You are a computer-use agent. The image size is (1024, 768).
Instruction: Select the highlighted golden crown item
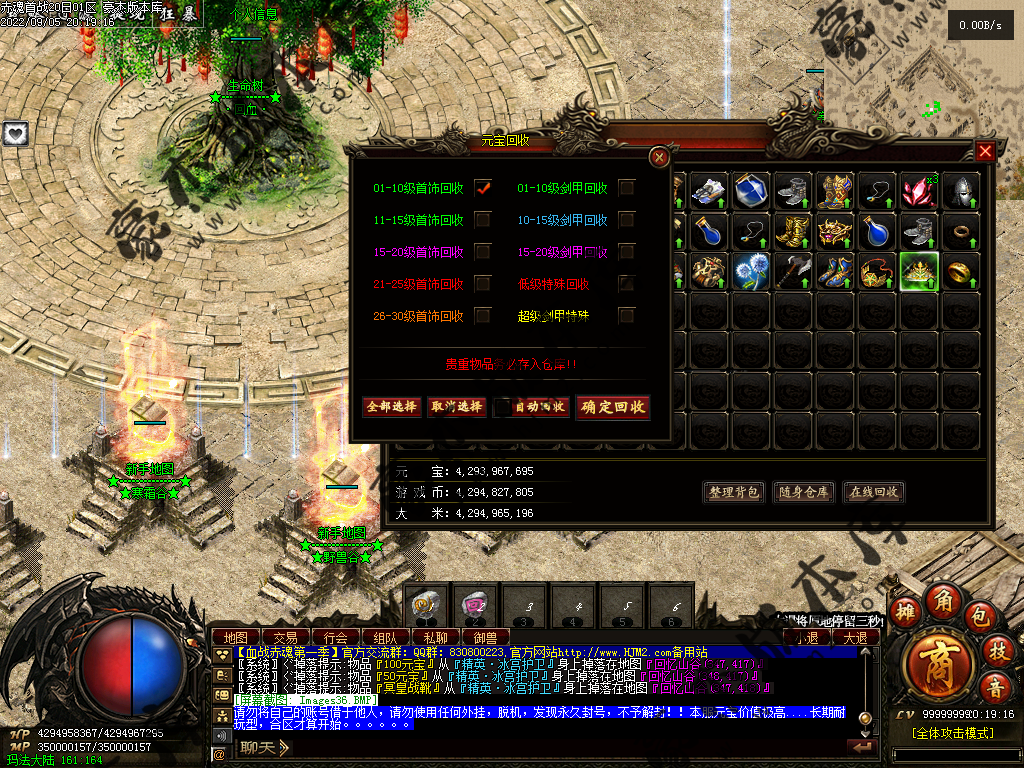click(x=918, y=272)
